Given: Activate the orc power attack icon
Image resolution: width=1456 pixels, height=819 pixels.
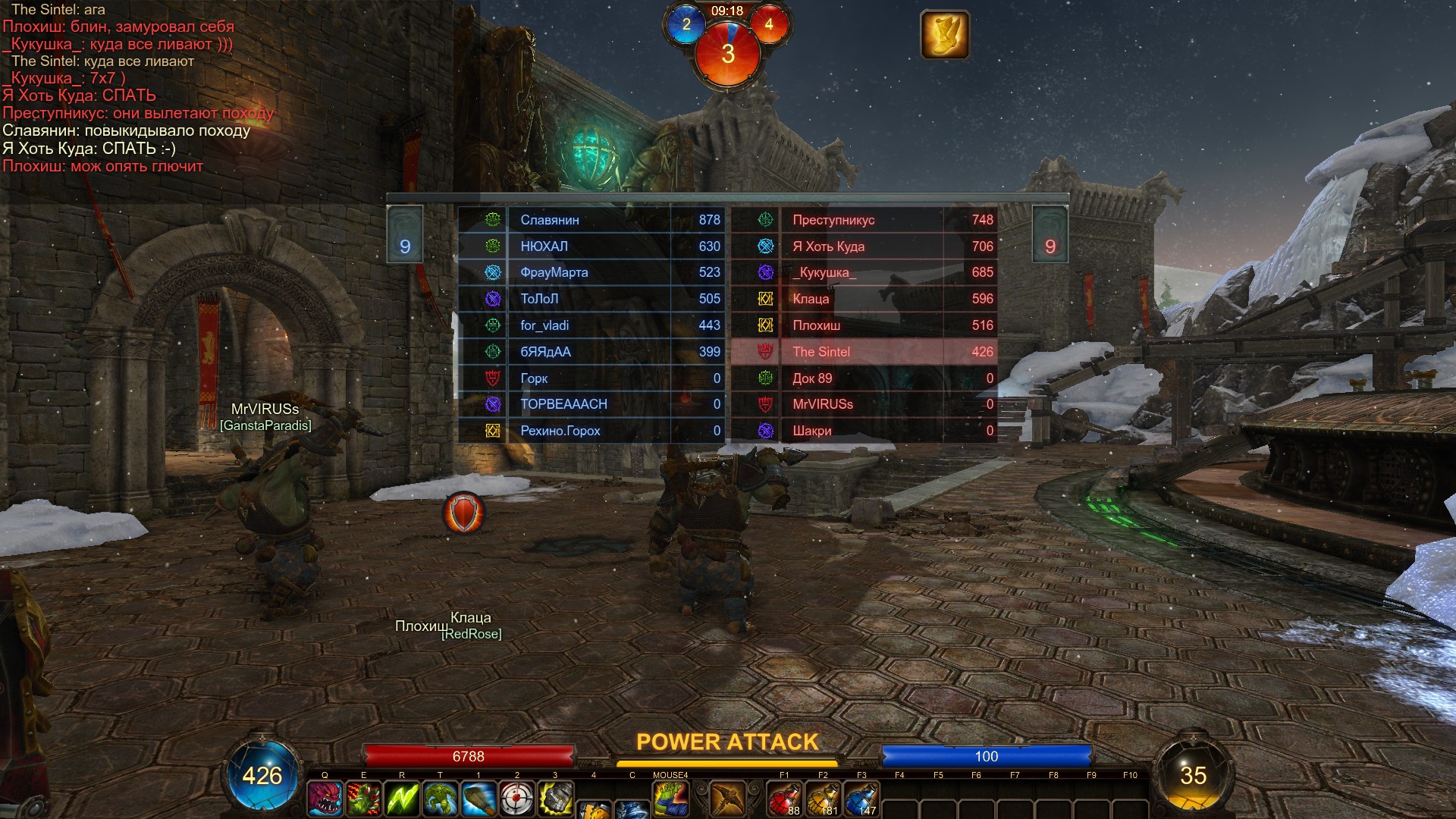Looking at the screenshot, I should 670,799.
